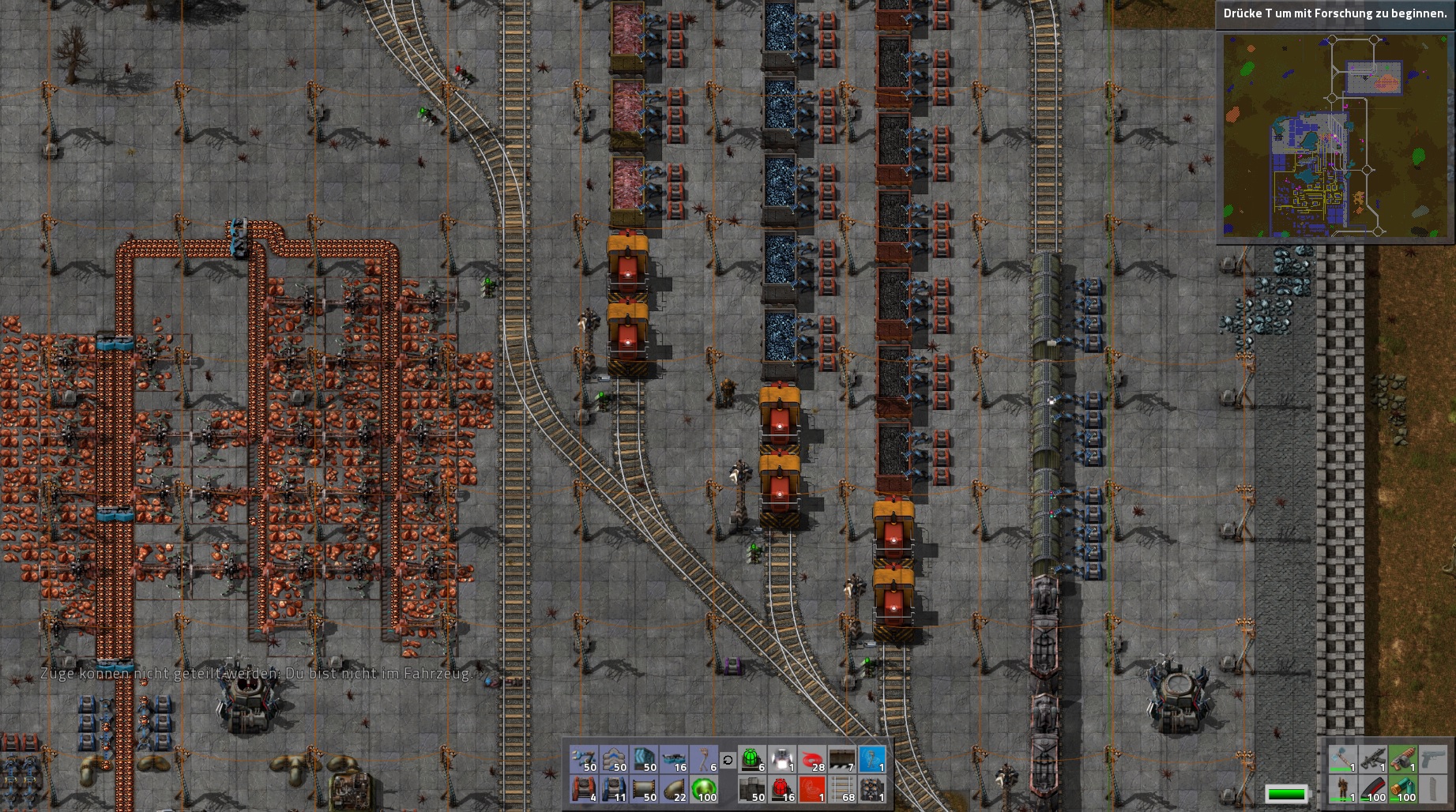Click the shotgun shells ammo slot
The width and height of the screenshot is (1456, 812).
1402,789
